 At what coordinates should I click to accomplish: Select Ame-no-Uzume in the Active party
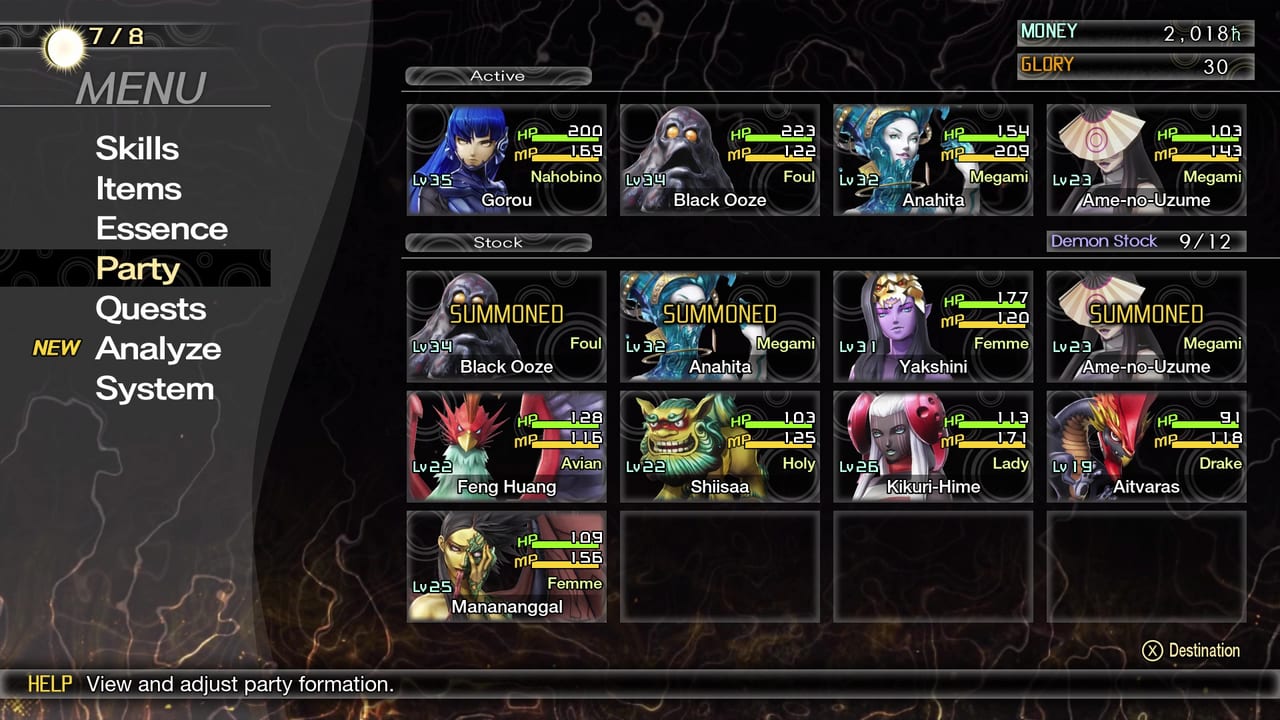(x=1145, y=160)
